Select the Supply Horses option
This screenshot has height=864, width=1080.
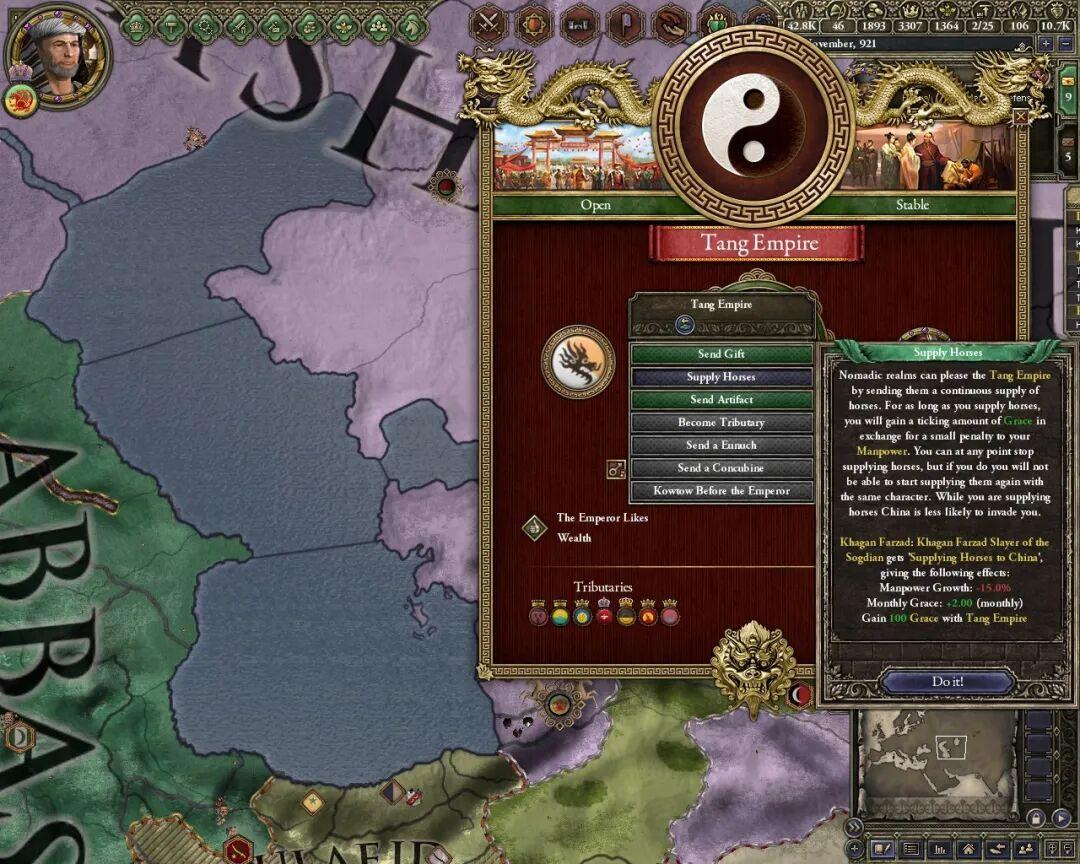[721, 377]
